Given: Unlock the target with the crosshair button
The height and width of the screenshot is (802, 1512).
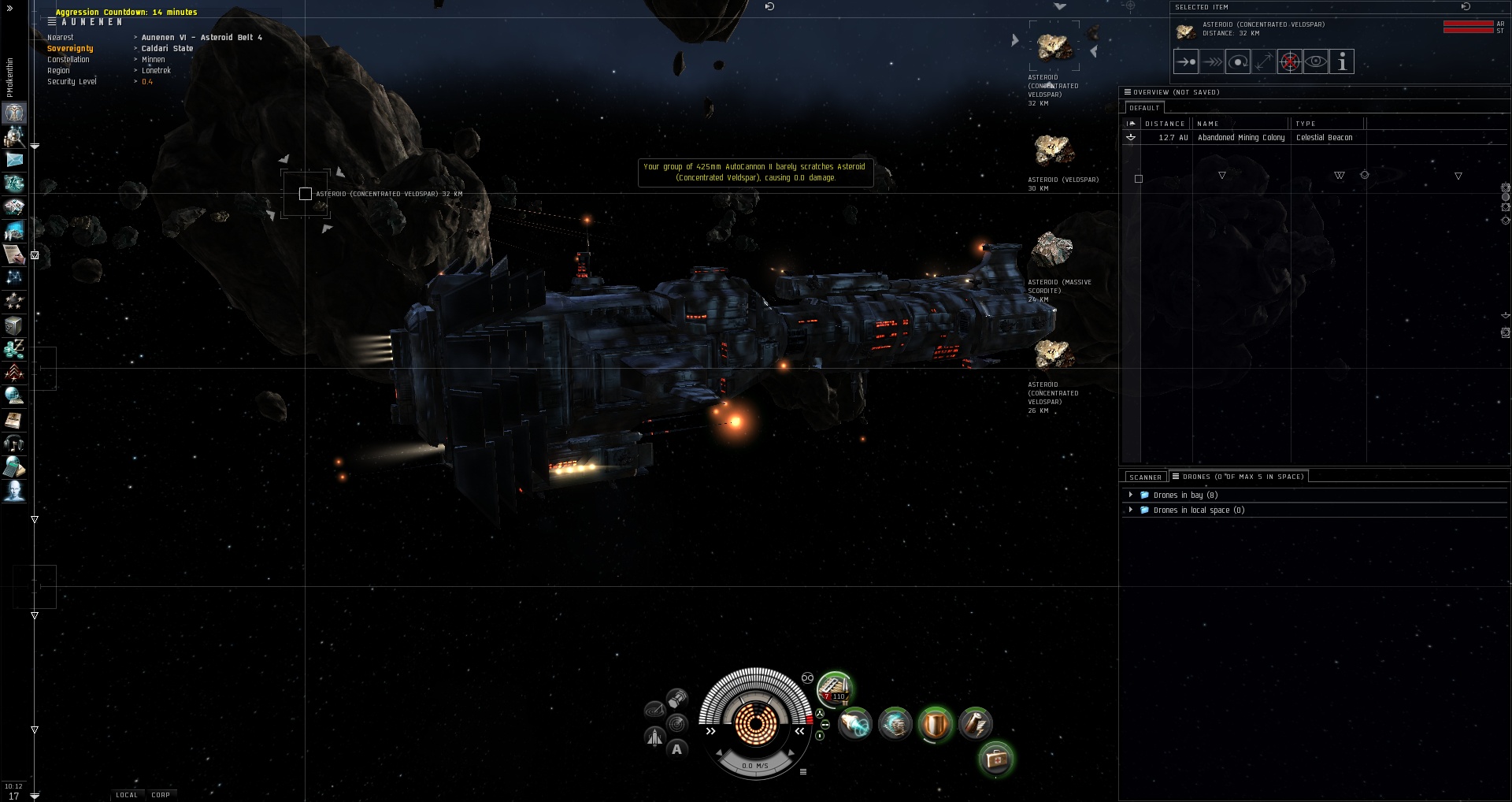Looking at the screenshot, I should point(1289,61).
